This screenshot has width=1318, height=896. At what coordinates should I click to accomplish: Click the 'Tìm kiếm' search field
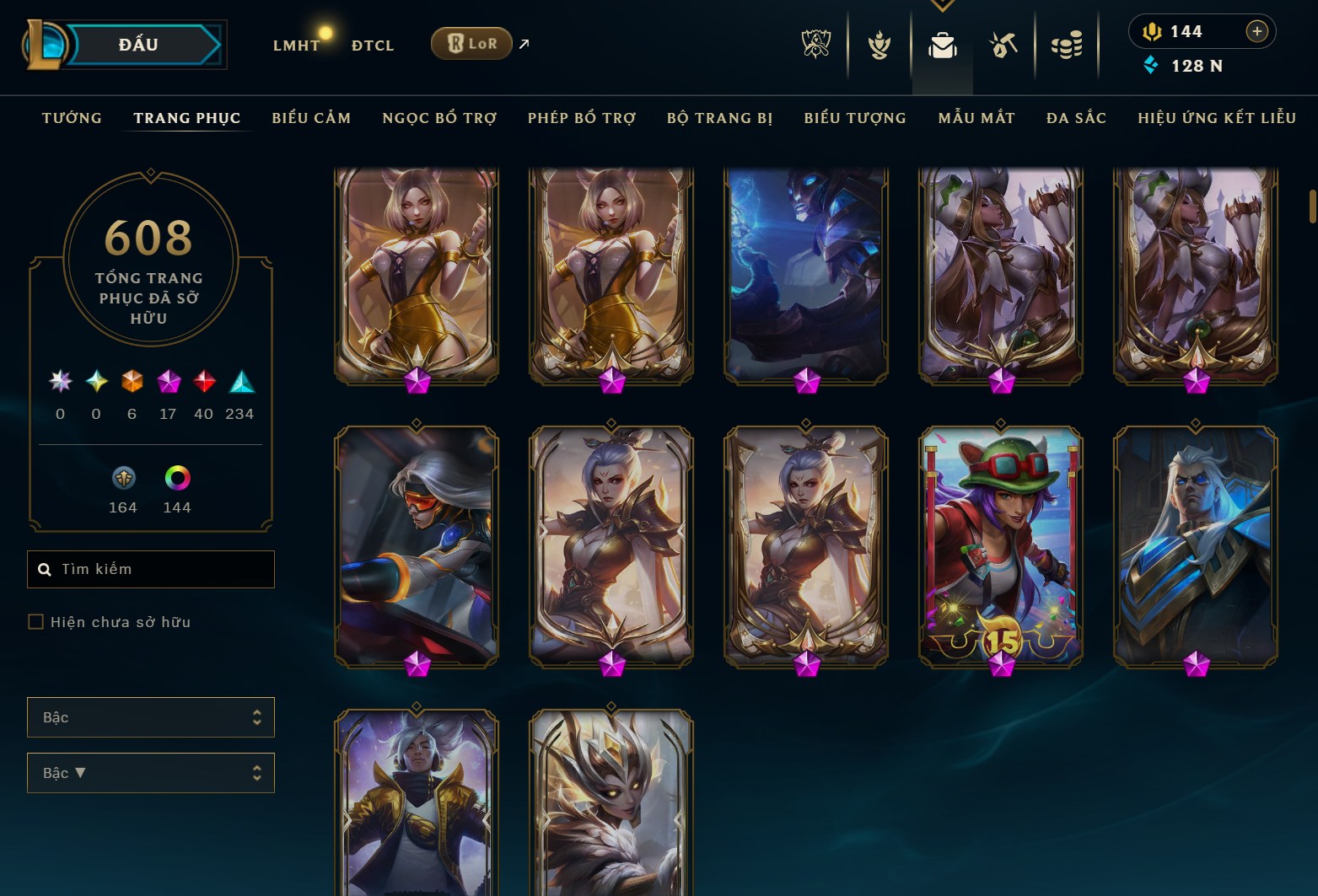click(150, 569)
